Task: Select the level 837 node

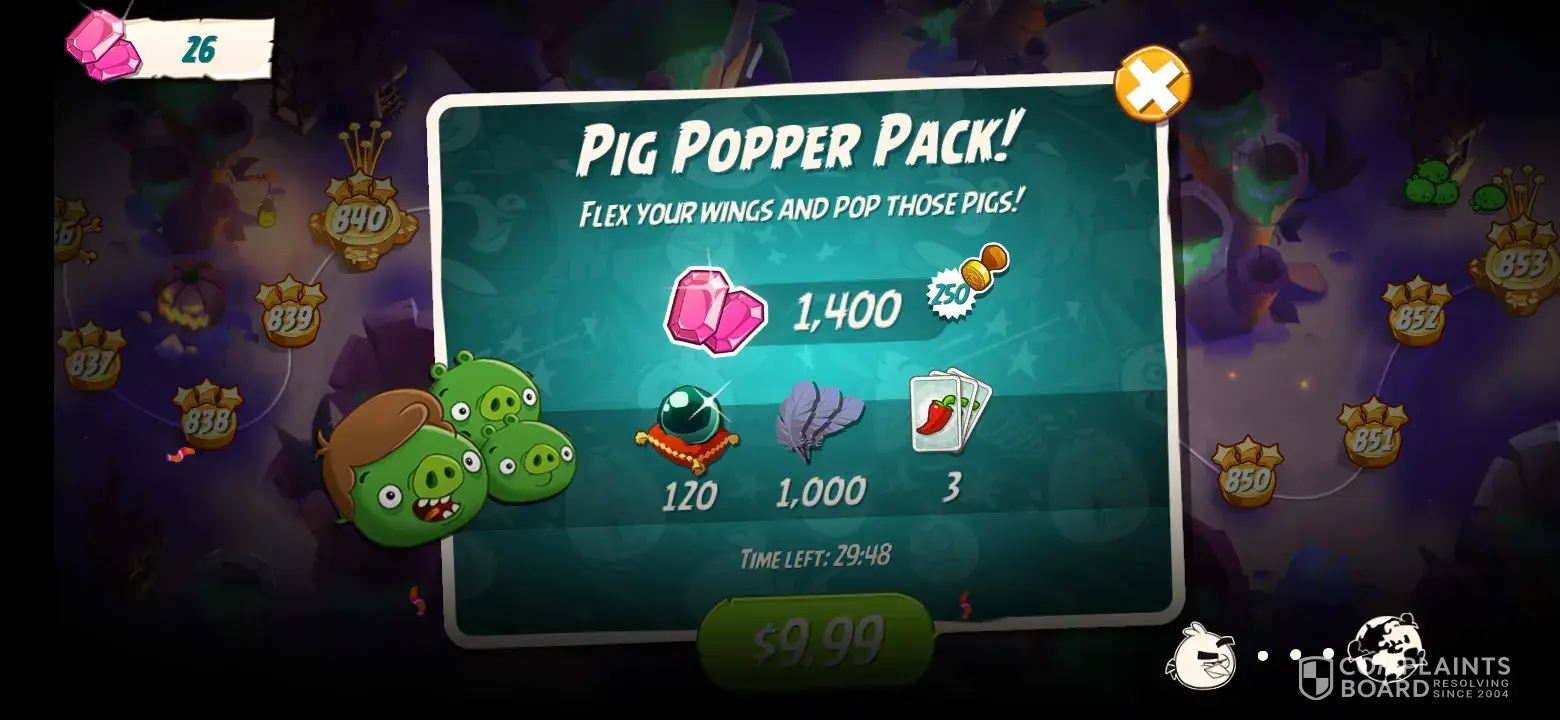Action: coord(91,362)
